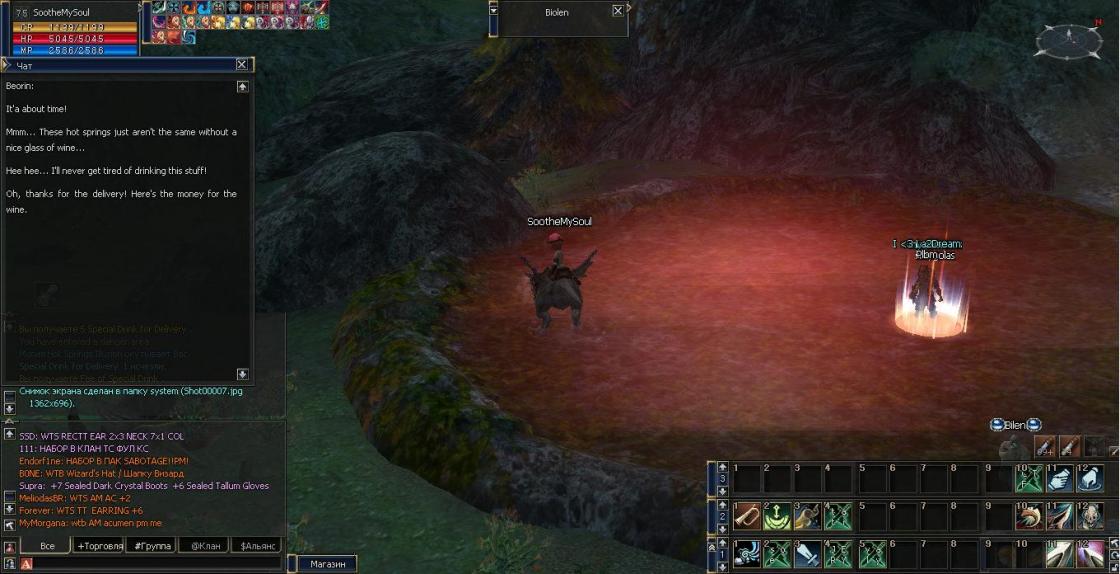Screen dimensions: 1120x574
Task: Open the @Клан chat tab
Action: click(x=204, y=545)
